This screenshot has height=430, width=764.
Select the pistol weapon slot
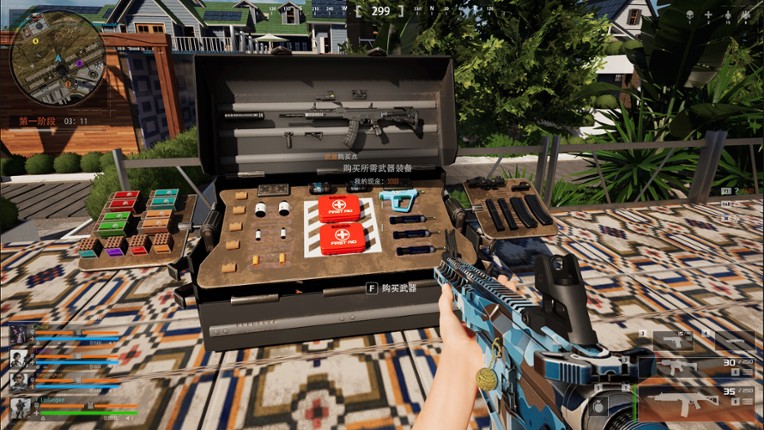pyautogui.click(x=673, y=340)
